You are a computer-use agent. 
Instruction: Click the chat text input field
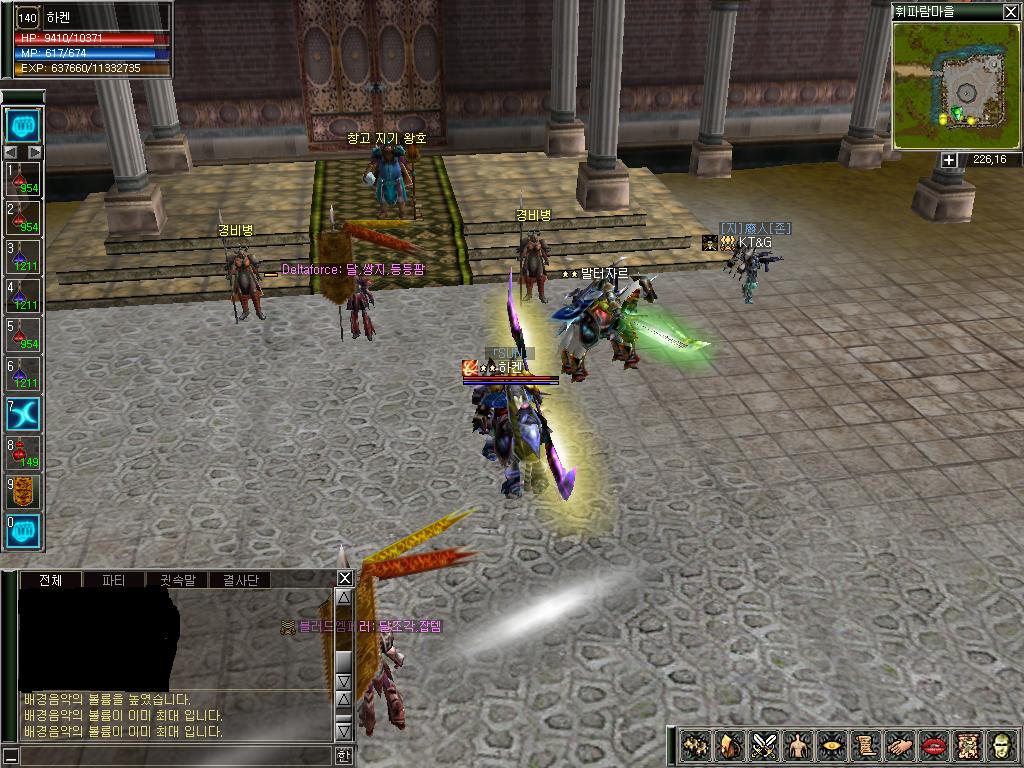(x=170, y=756)
